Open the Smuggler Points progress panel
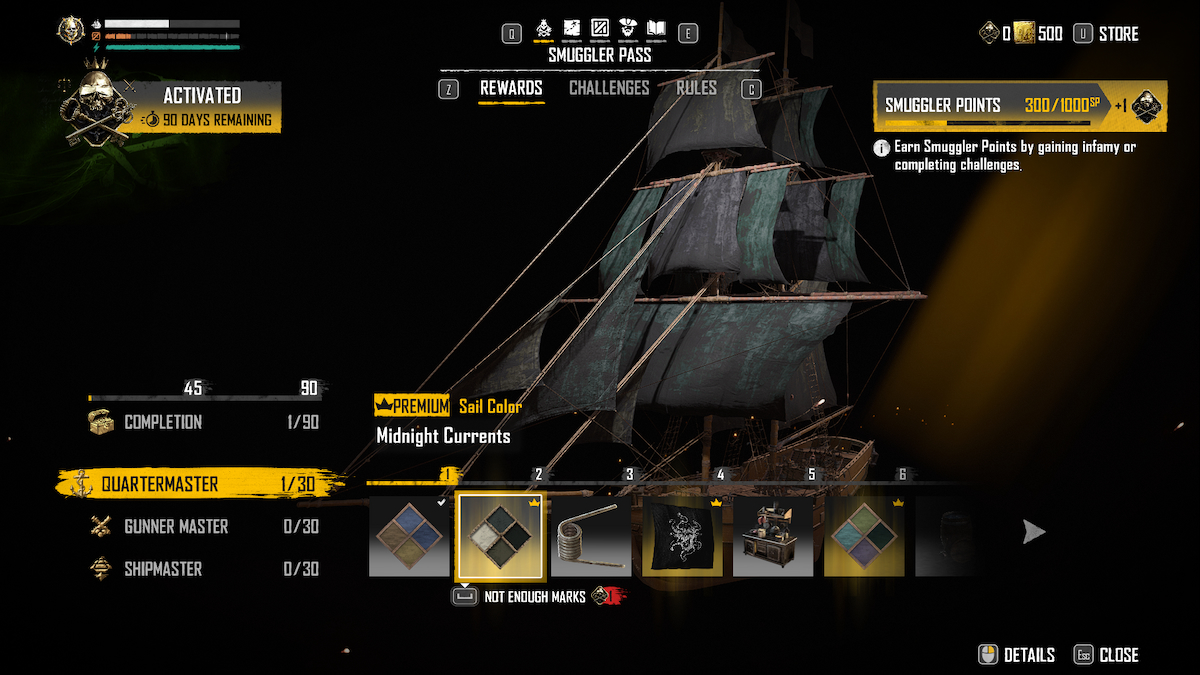The image size is (1200, 675). (1021, 106)
